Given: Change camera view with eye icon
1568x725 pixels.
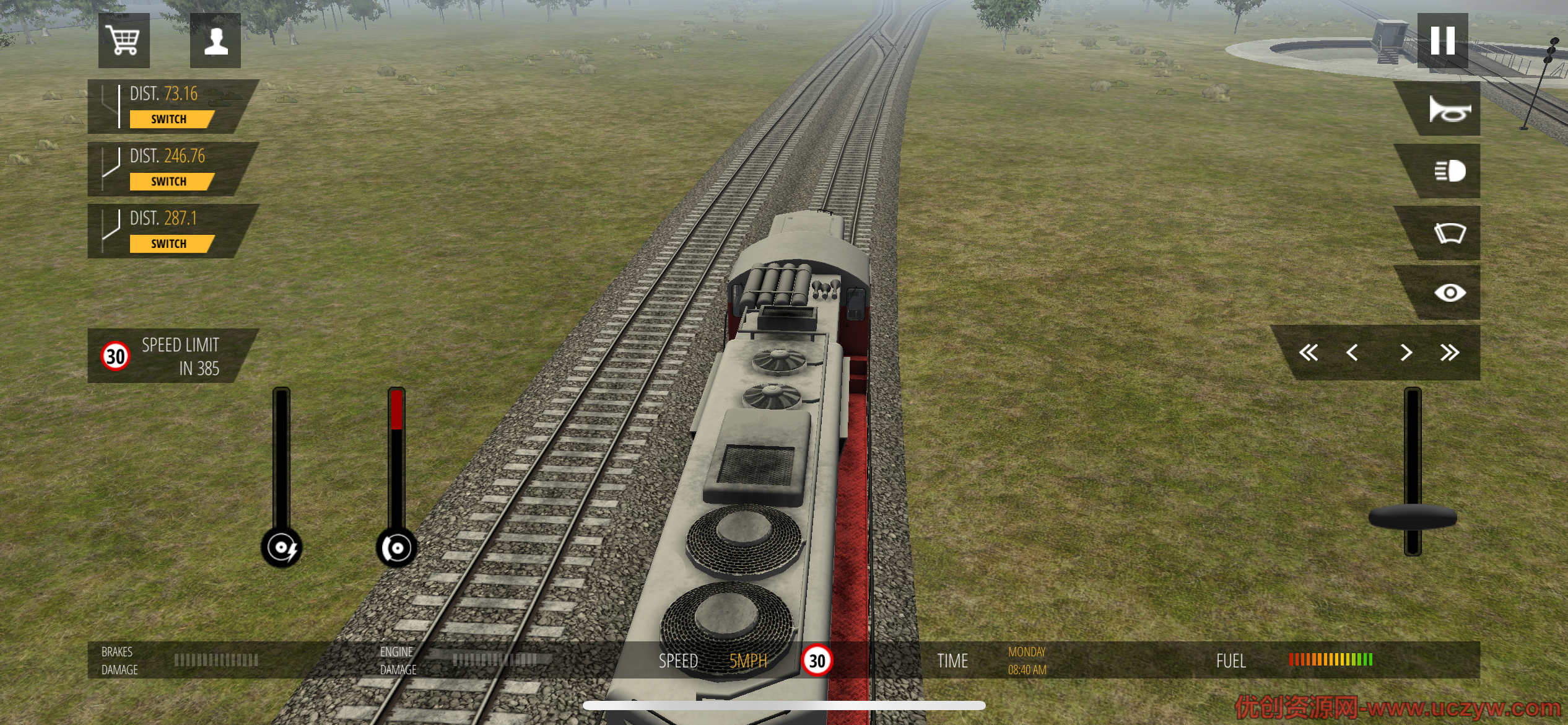Looking at the screenshot, I should tap(1449, 292).
